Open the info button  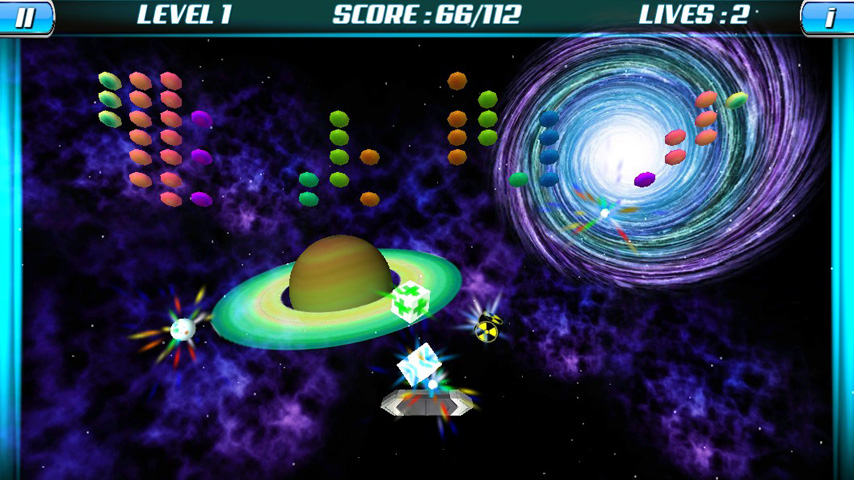tap(829, 16)
